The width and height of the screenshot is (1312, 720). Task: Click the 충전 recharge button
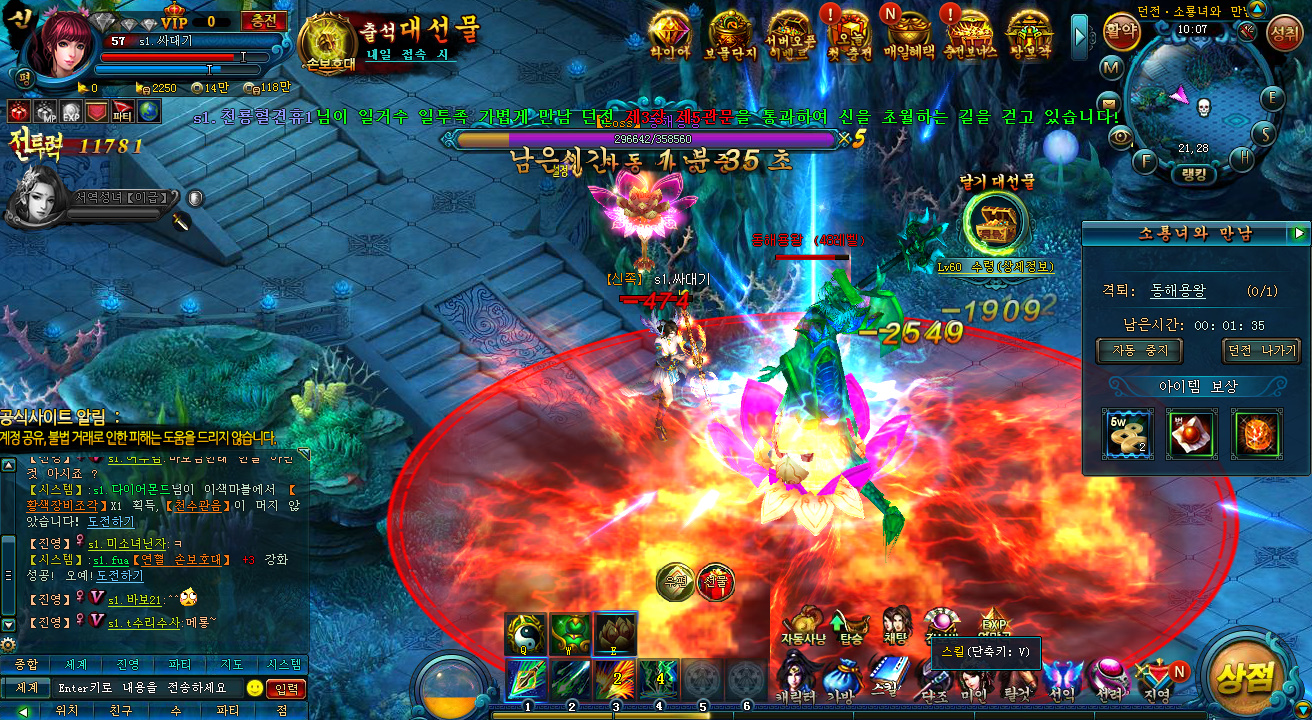pos(264,21)
